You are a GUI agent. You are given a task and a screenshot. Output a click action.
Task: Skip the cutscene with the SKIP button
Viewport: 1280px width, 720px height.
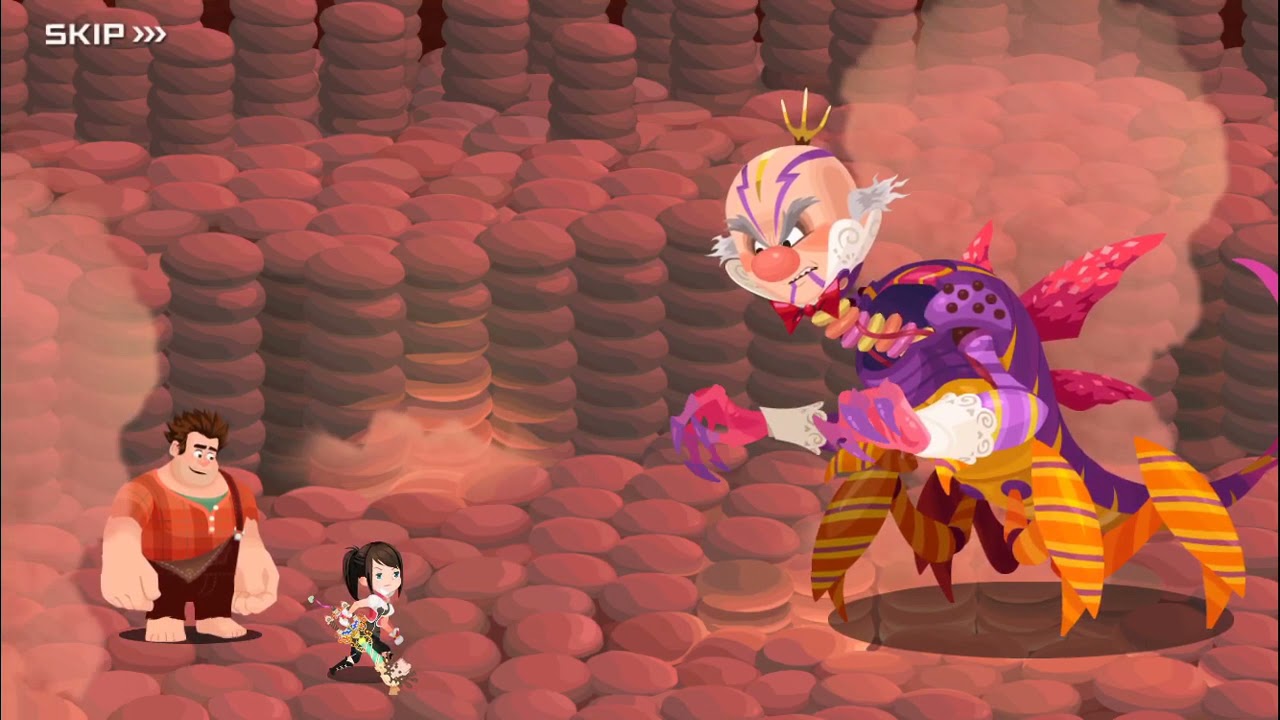(105, 35)
